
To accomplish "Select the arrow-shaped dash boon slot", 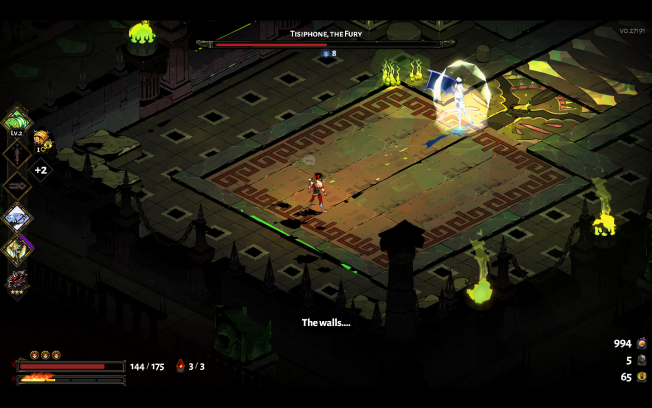I will click(x=17, y=185).
